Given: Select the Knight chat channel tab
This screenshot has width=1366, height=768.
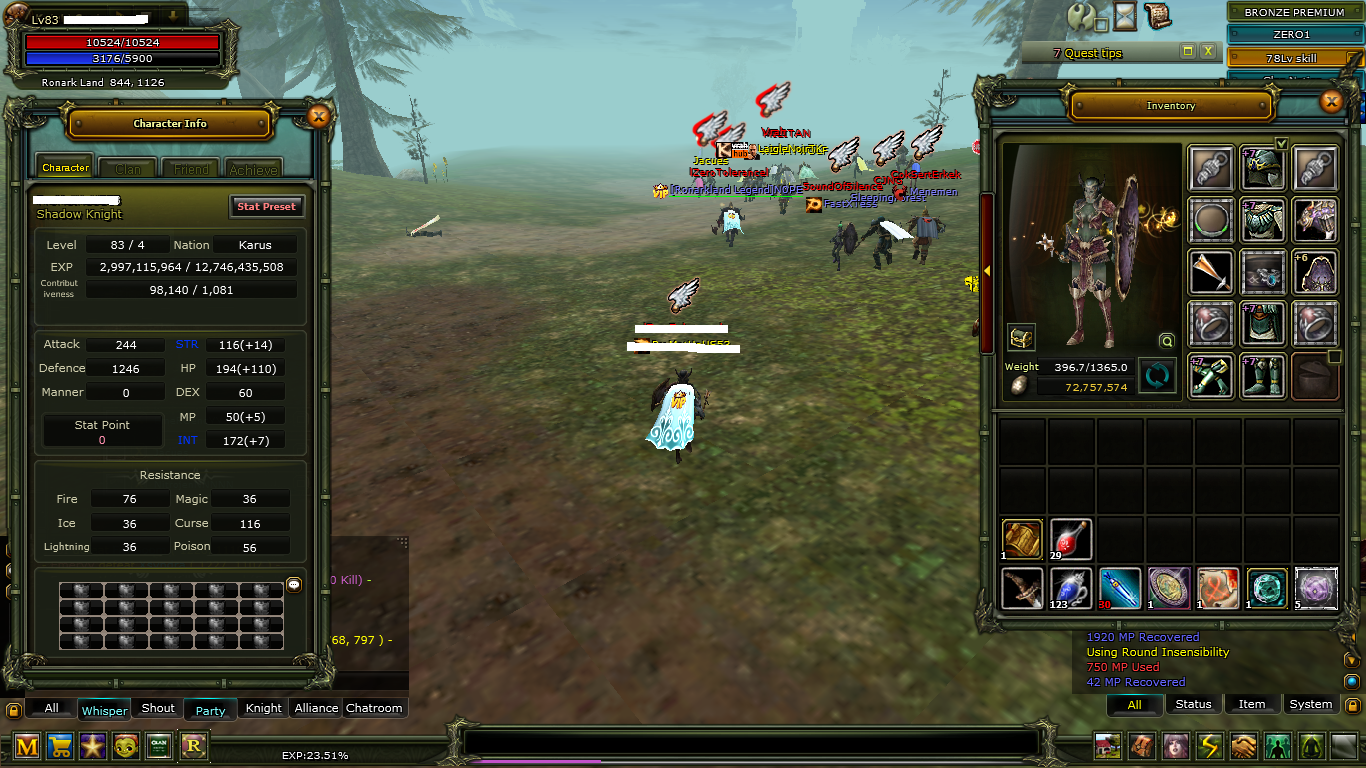Looking at the screenshot, I should coord(262,708).
